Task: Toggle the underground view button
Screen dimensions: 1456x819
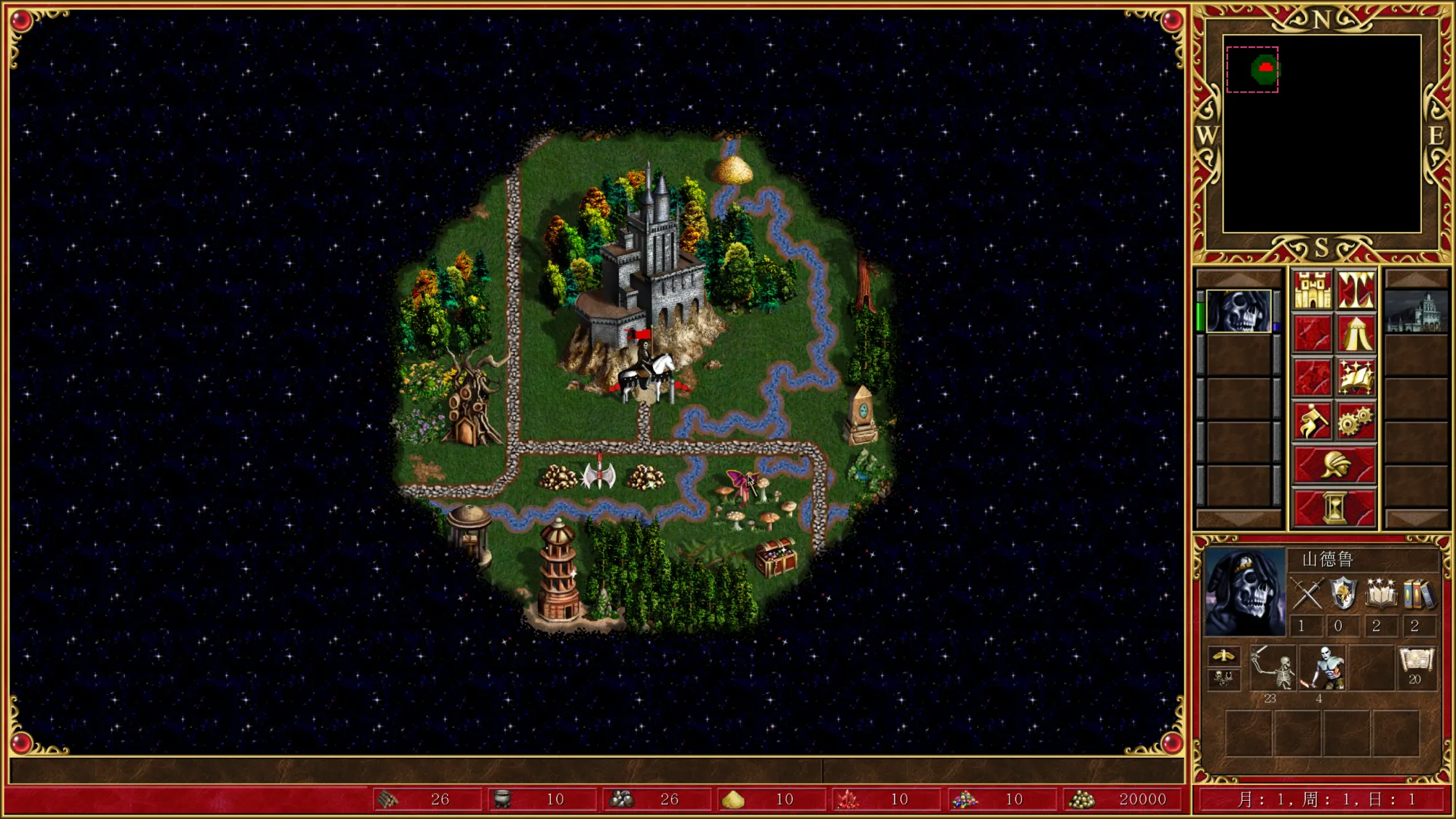Action: [x=1356, y=290]
